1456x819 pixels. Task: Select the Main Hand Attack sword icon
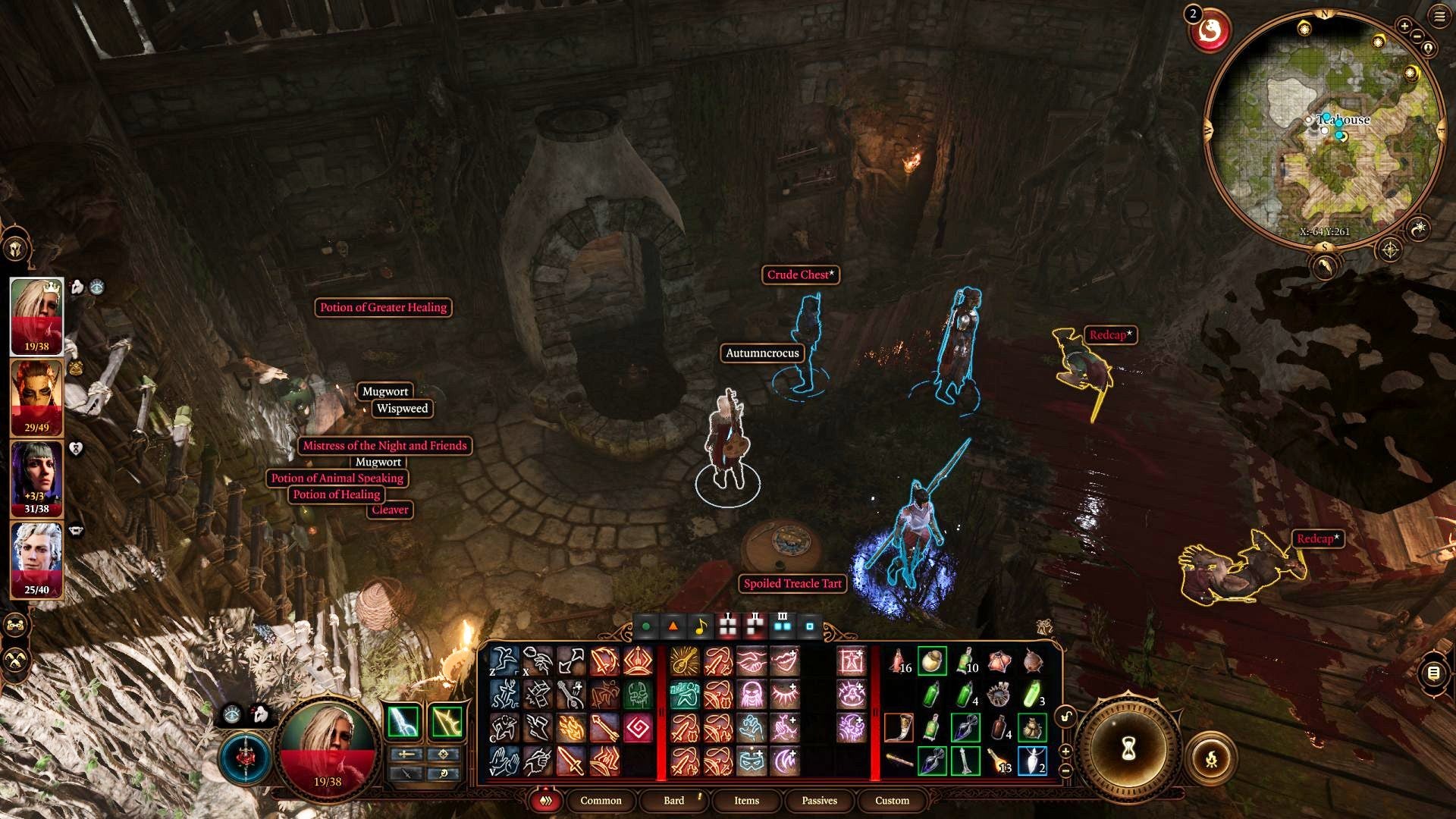pyautogui.click(x=570, y=761)
